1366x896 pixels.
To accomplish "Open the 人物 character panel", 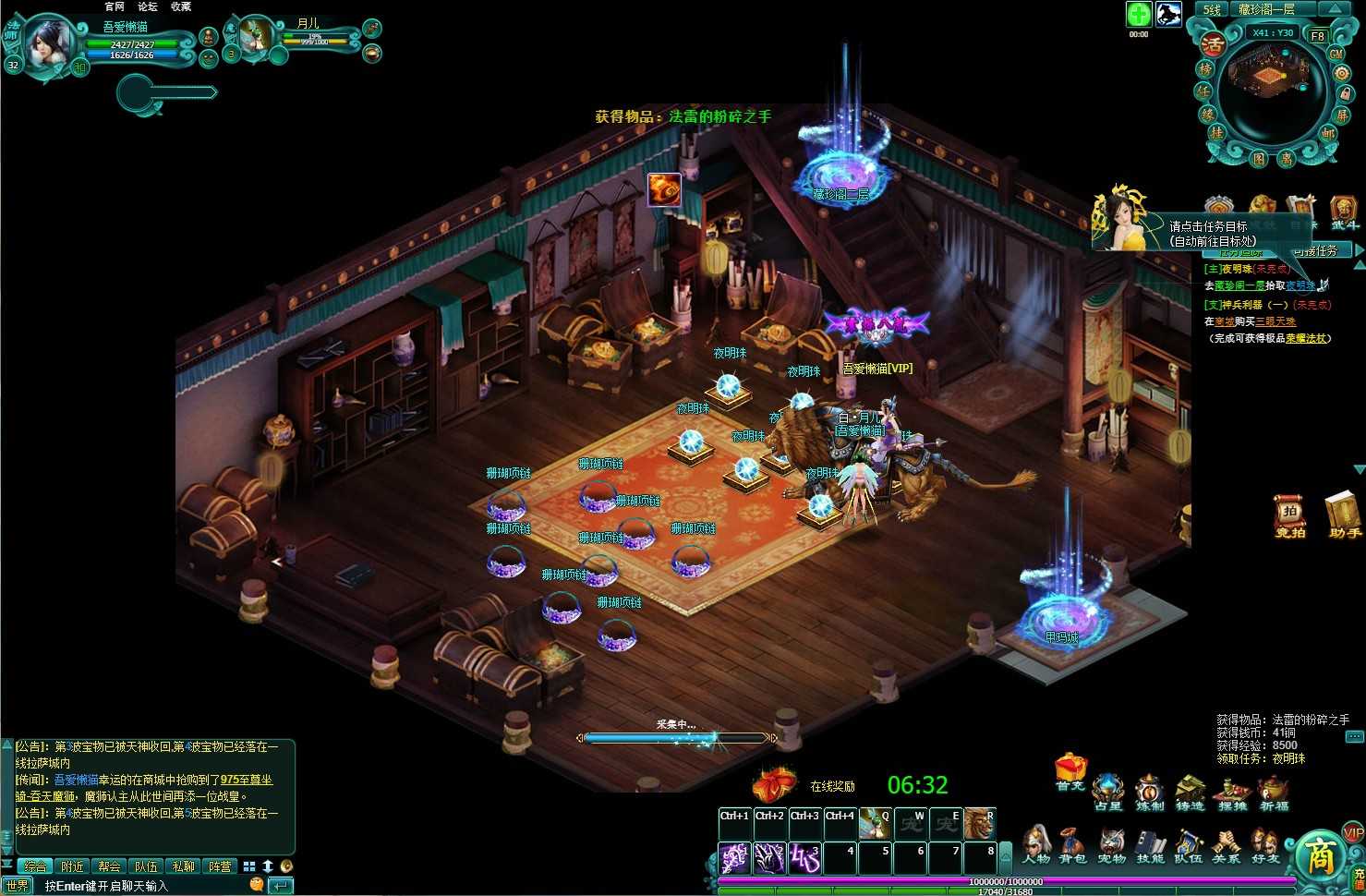I will tap(1035, 845).
